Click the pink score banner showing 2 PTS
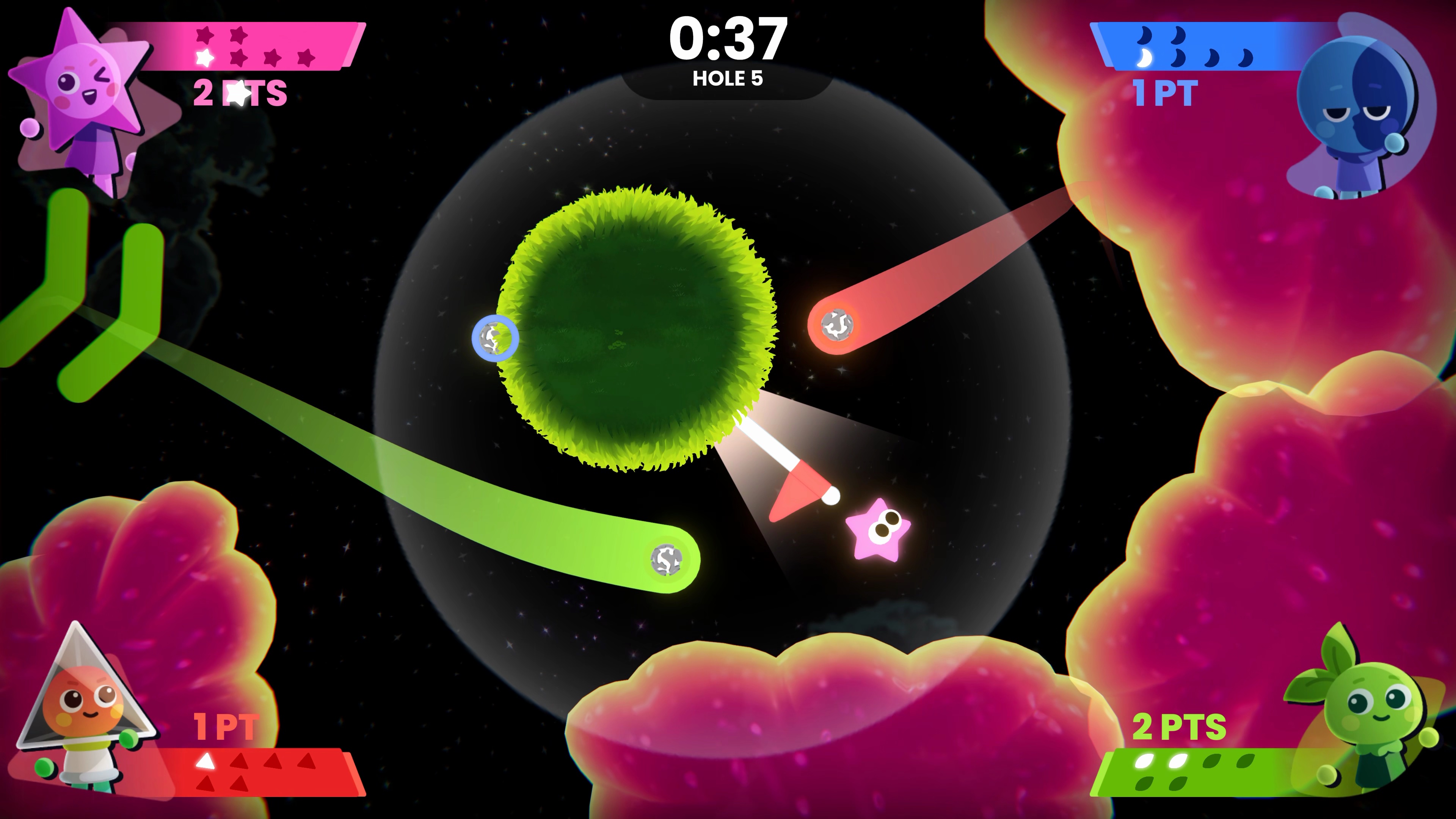 click(240, 93)
